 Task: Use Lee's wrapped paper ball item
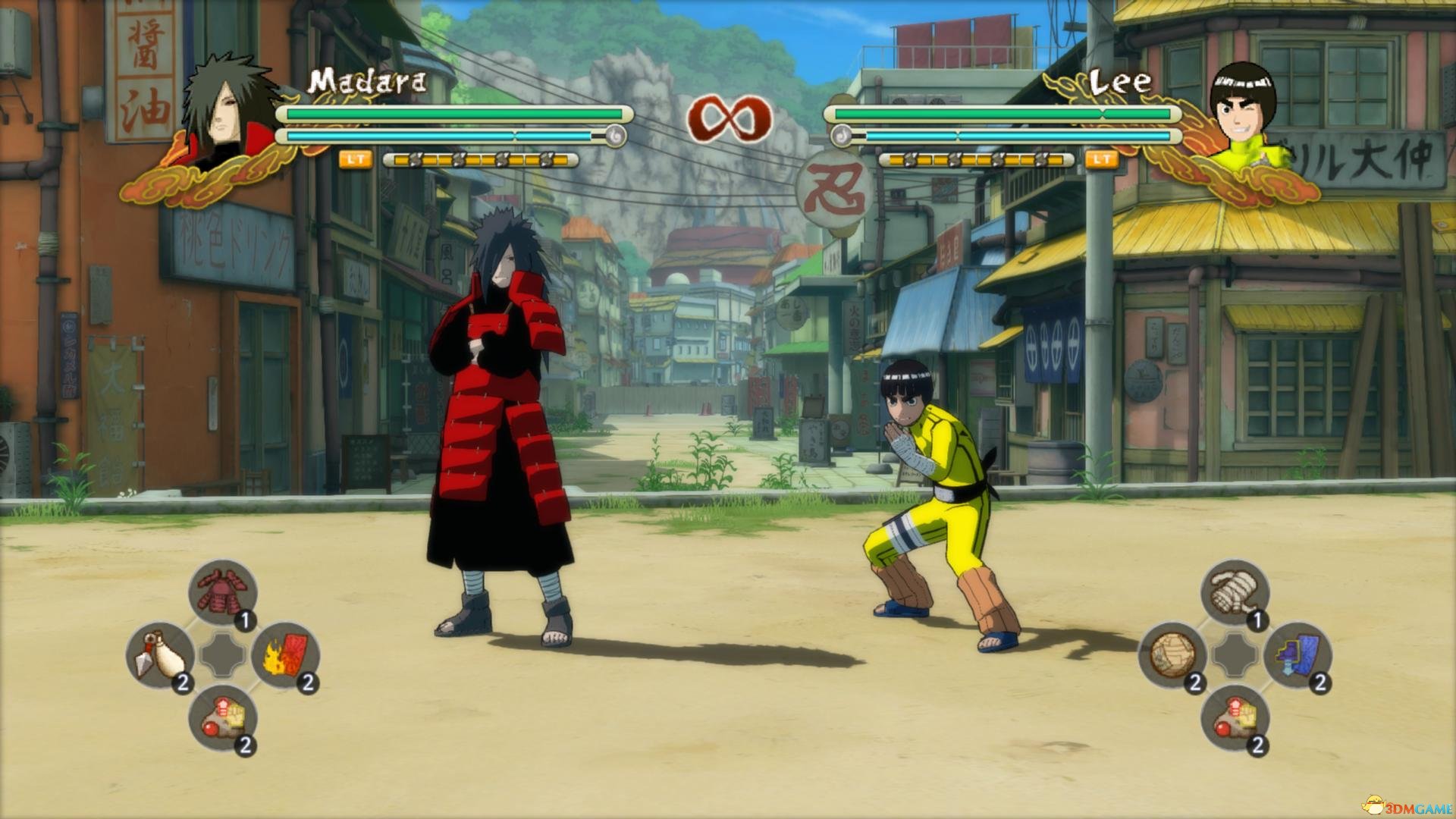1172,655
